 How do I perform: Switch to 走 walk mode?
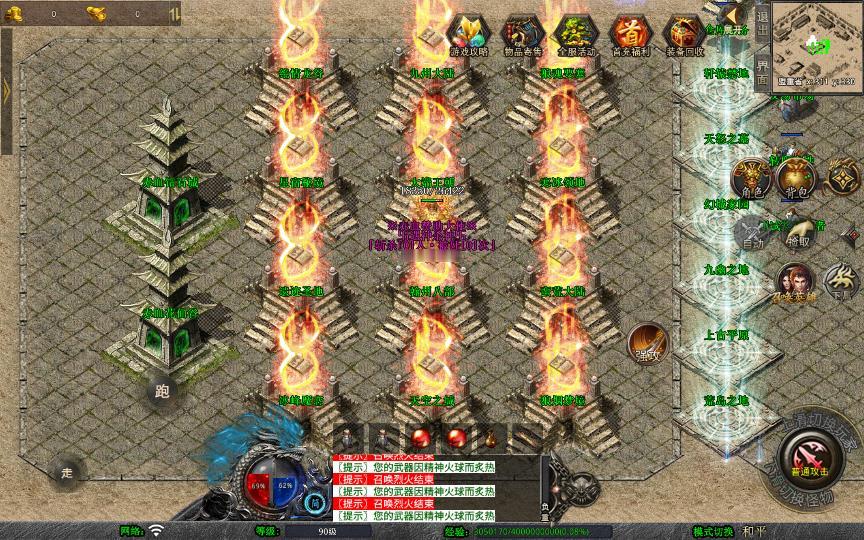tap(67, 471)
